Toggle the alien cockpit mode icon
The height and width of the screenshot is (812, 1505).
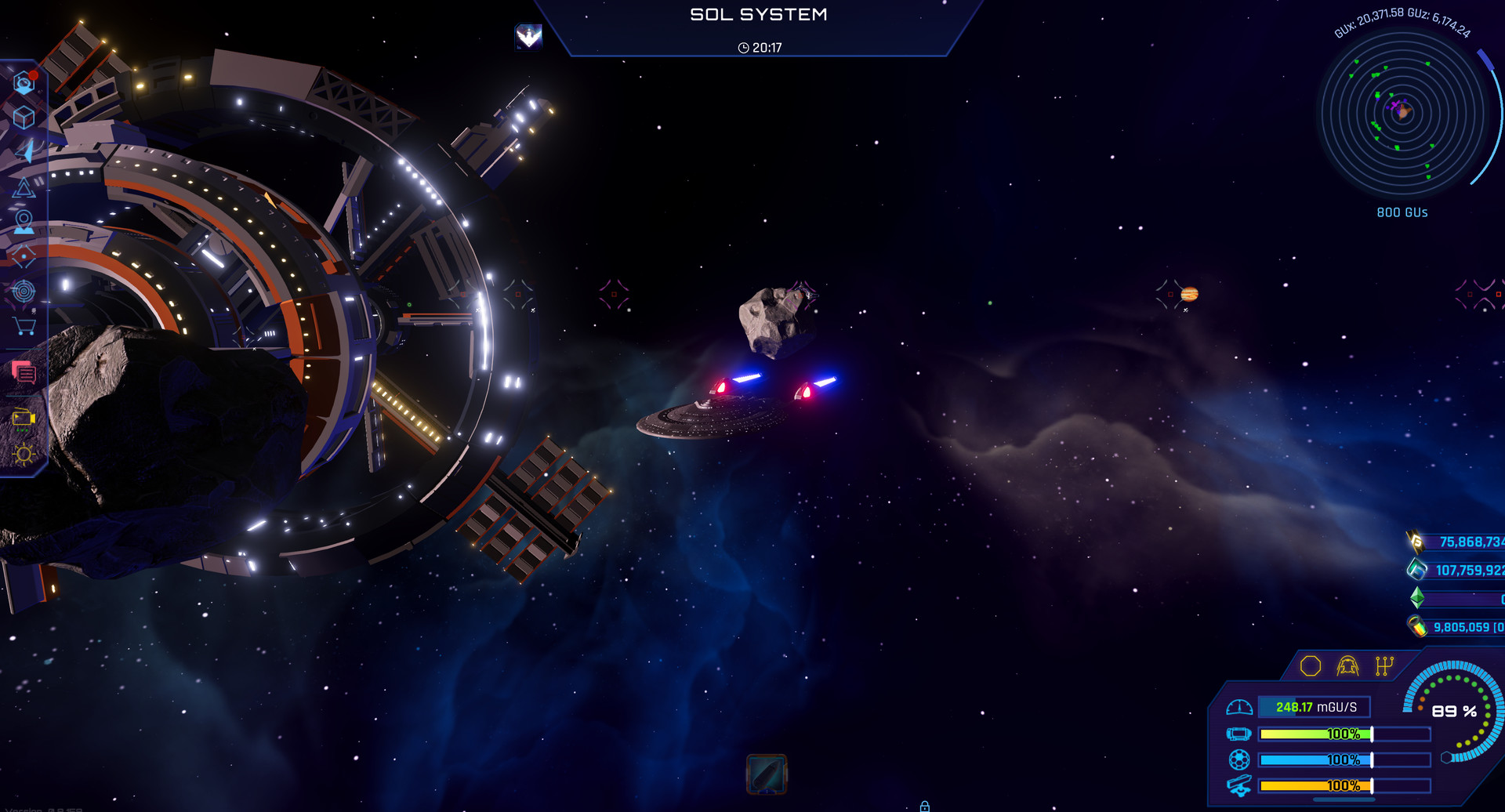click(1347, 665)
